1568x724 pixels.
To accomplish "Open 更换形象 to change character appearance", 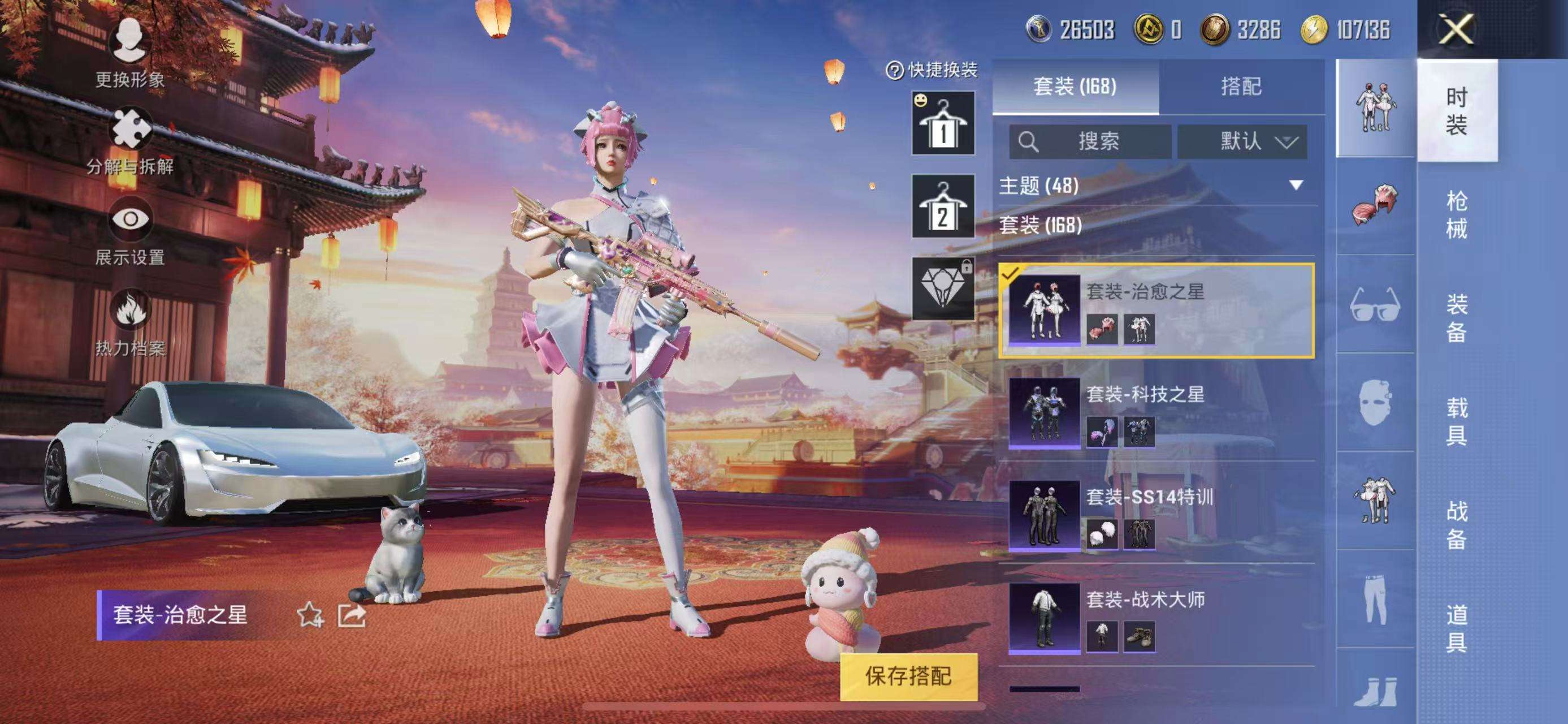I will (x=129, y=53).
